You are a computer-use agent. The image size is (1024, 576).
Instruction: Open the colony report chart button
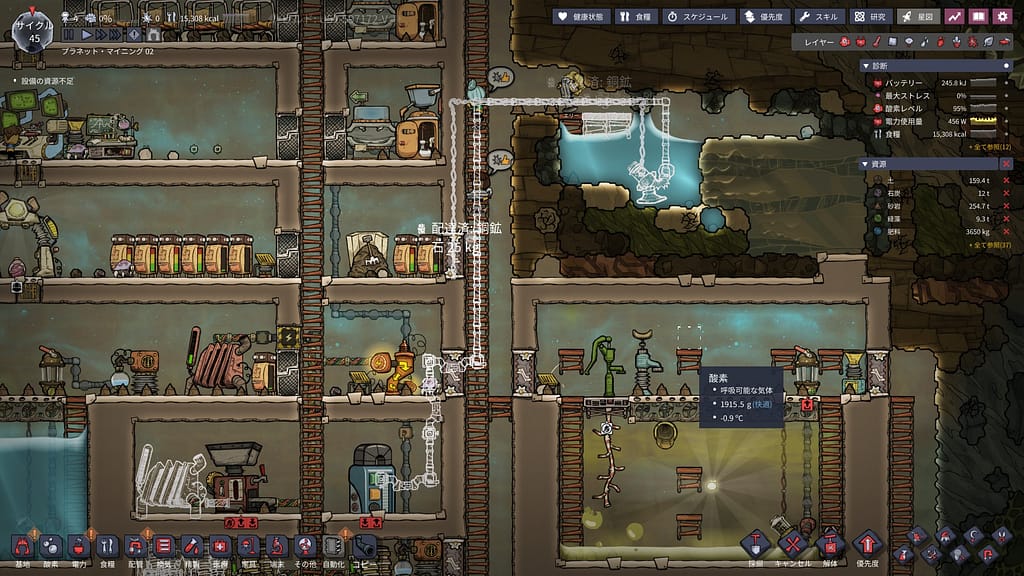coord(954,16)
